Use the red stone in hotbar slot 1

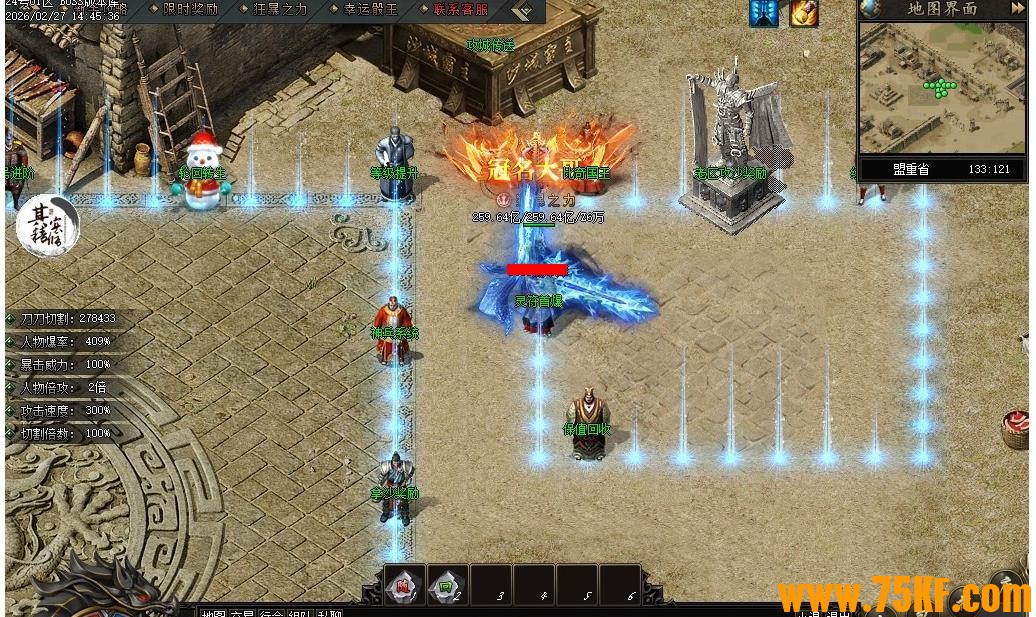coord(404,586)
